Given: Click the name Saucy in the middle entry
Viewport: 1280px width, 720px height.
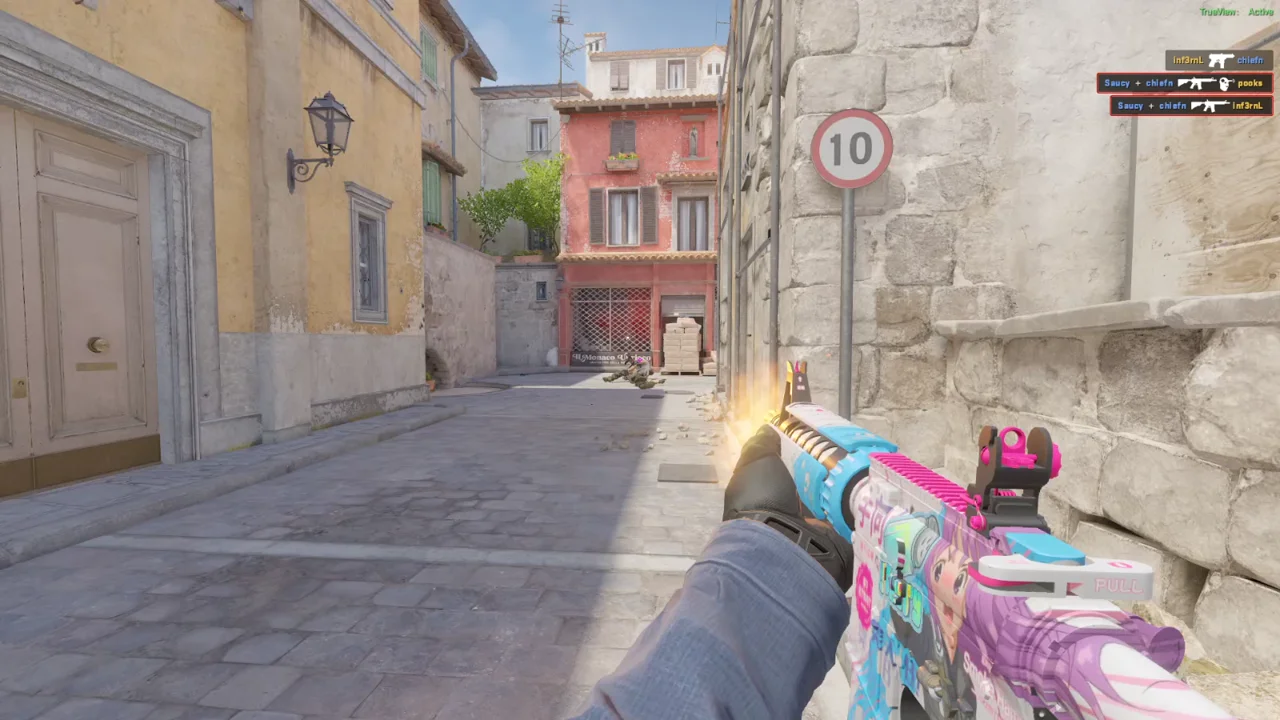Looking at the screenshot, I should pyautogui.click(x=1117, y=83).
